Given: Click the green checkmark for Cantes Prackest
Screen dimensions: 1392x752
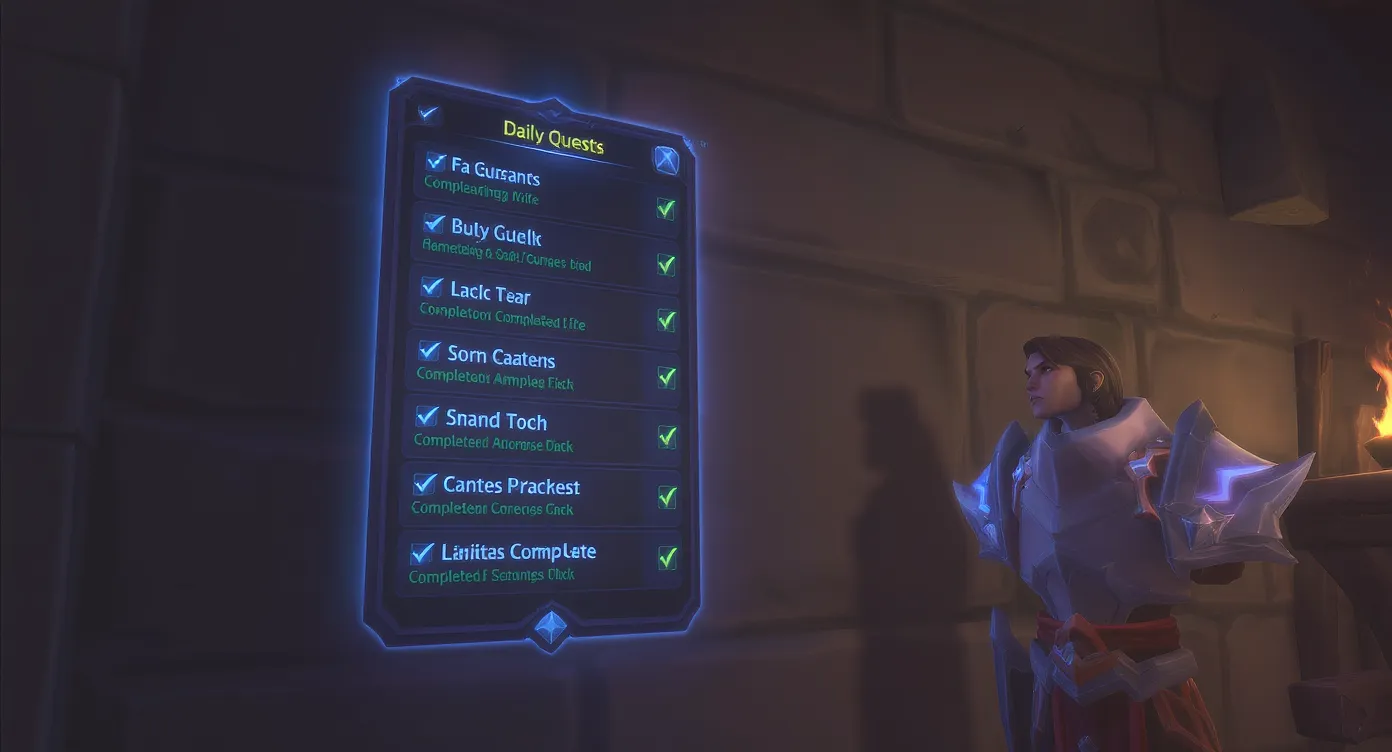Looking at the screenshot, I should click(x=668, y=498).
